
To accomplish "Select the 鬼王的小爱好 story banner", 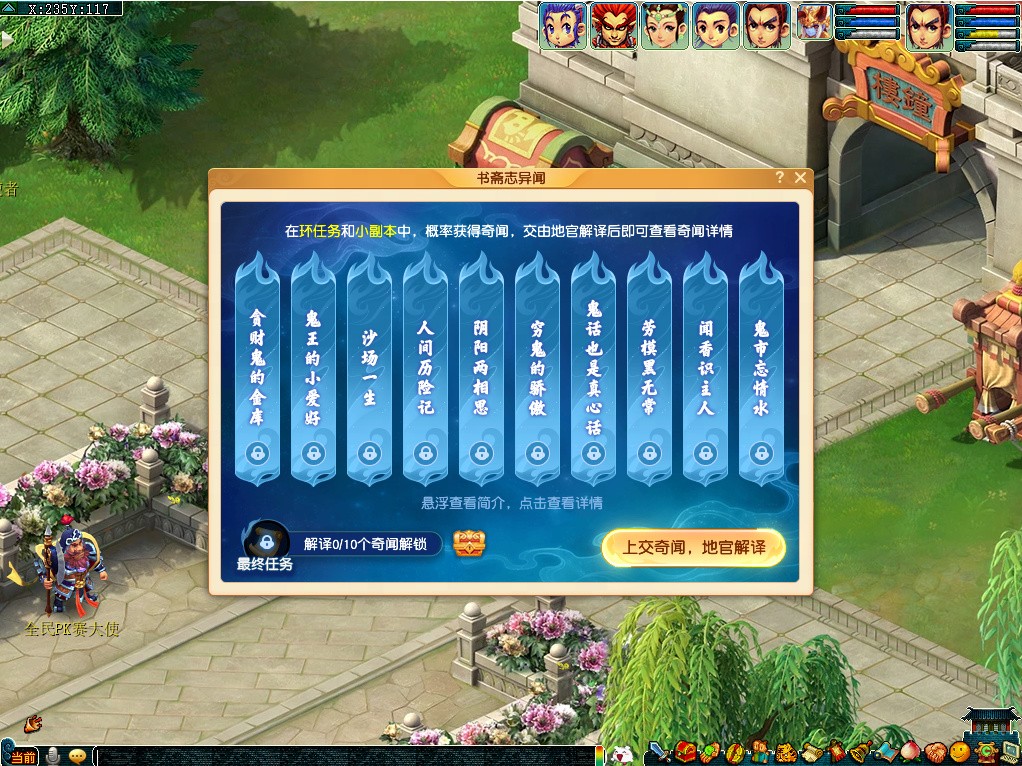I will pyautogui.click(x=314, y=370).
